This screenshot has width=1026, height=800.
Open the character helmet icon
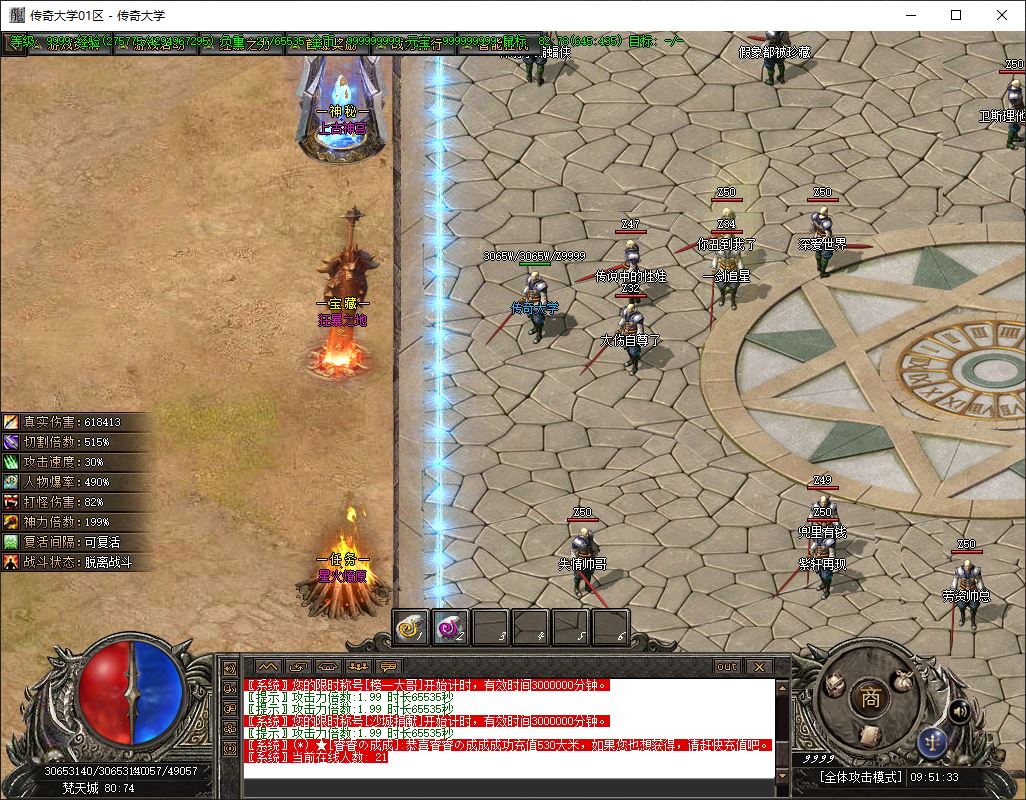point(833,683)
